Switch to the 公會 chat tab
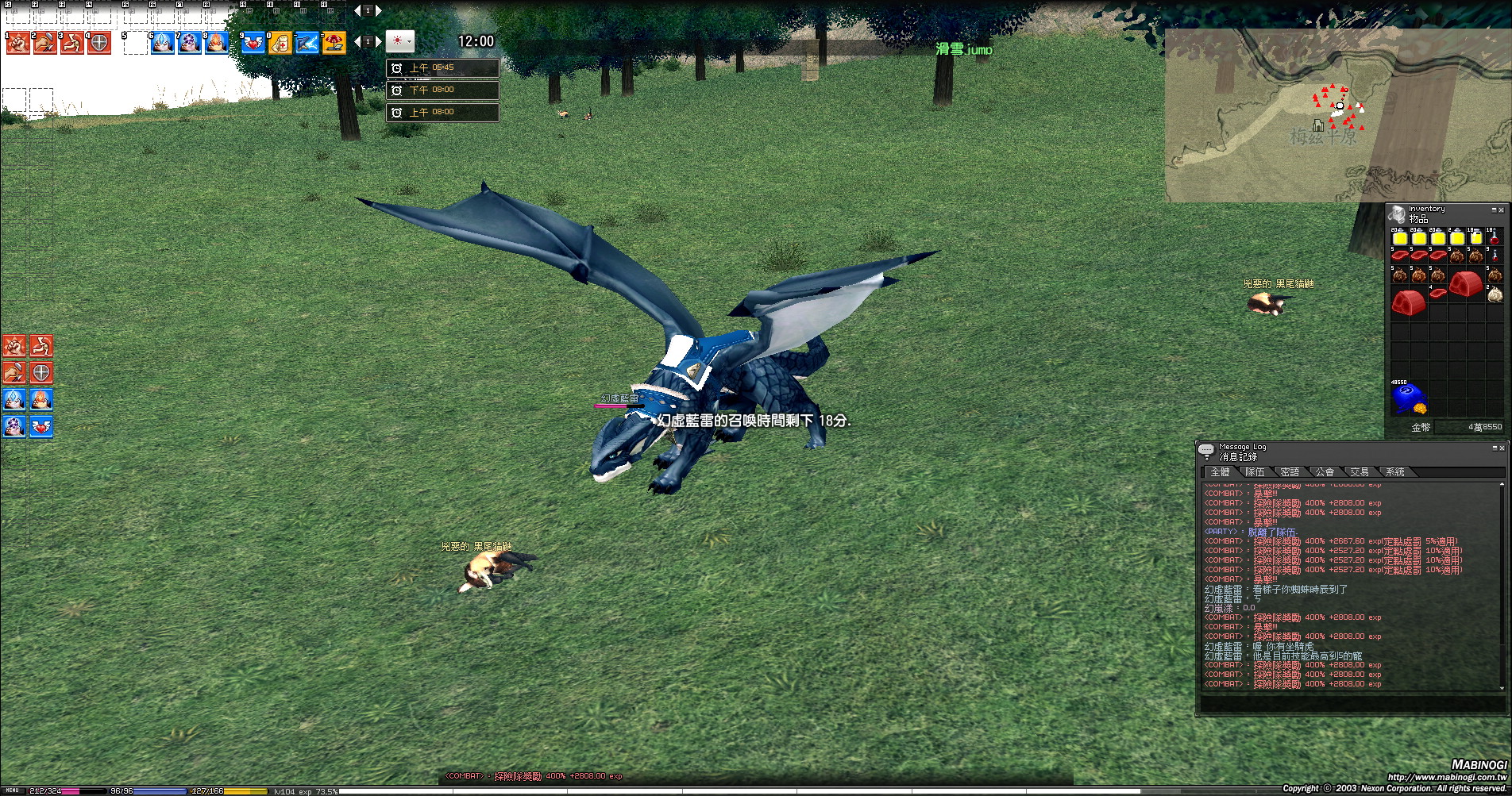The height and width of the screenshot is (796, 1512). coord(1325,472)
